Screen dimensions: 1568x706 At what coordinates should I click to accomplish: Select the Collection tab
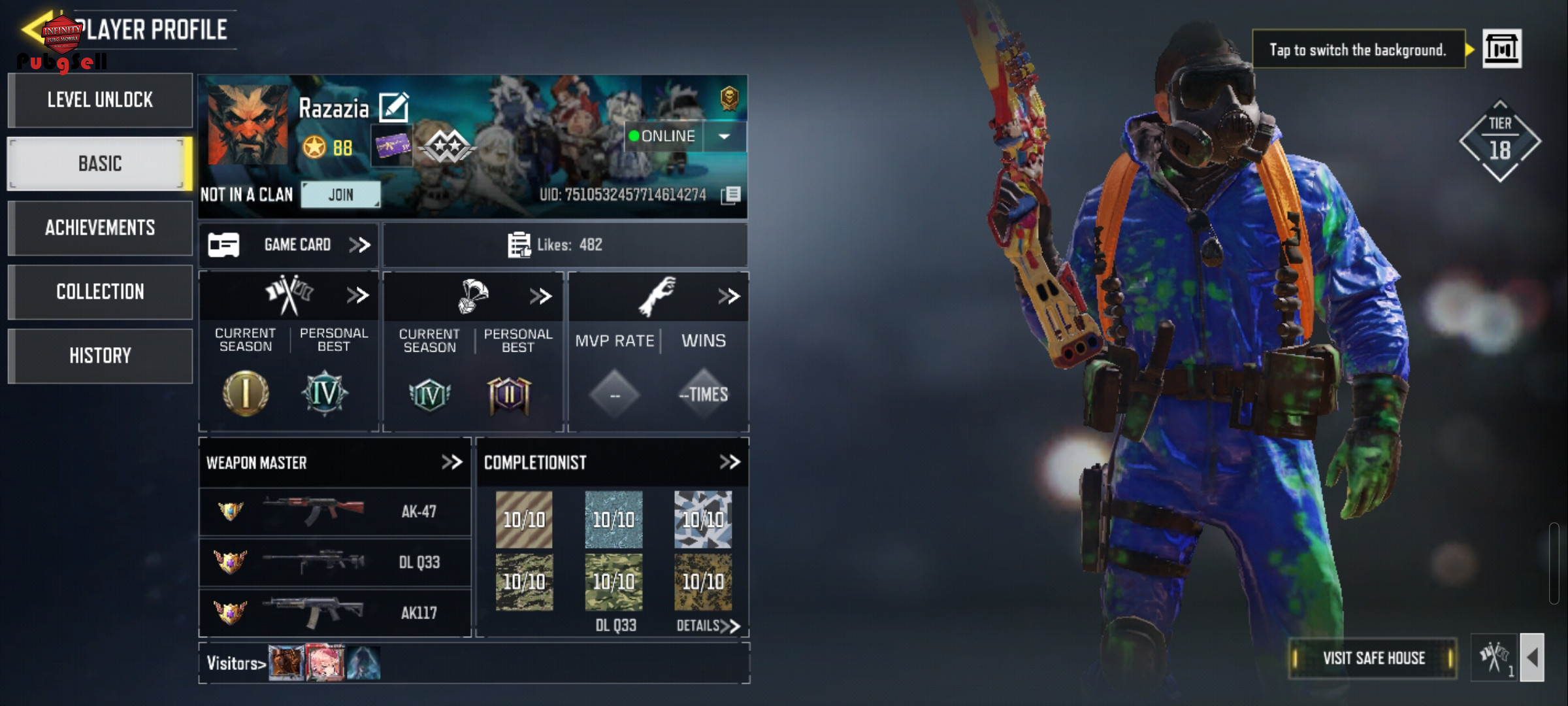[x=100, y=292]
